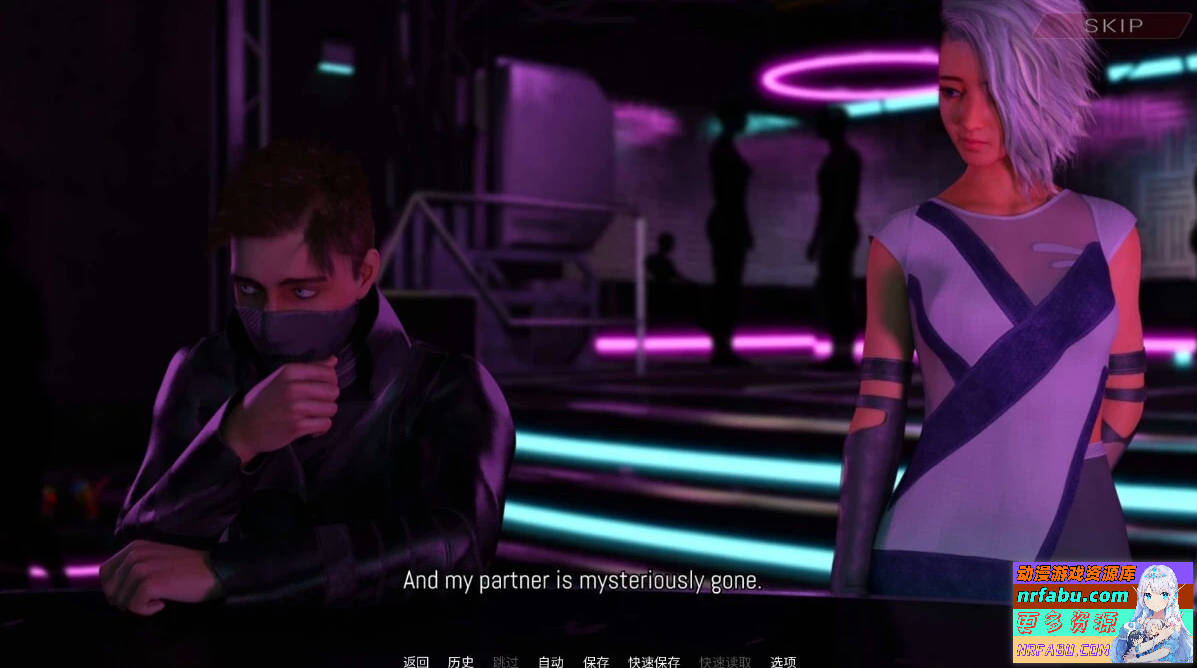Open the 保存 save screen
This screenshot has width=1197, height=668.
[x=596, y=661]
